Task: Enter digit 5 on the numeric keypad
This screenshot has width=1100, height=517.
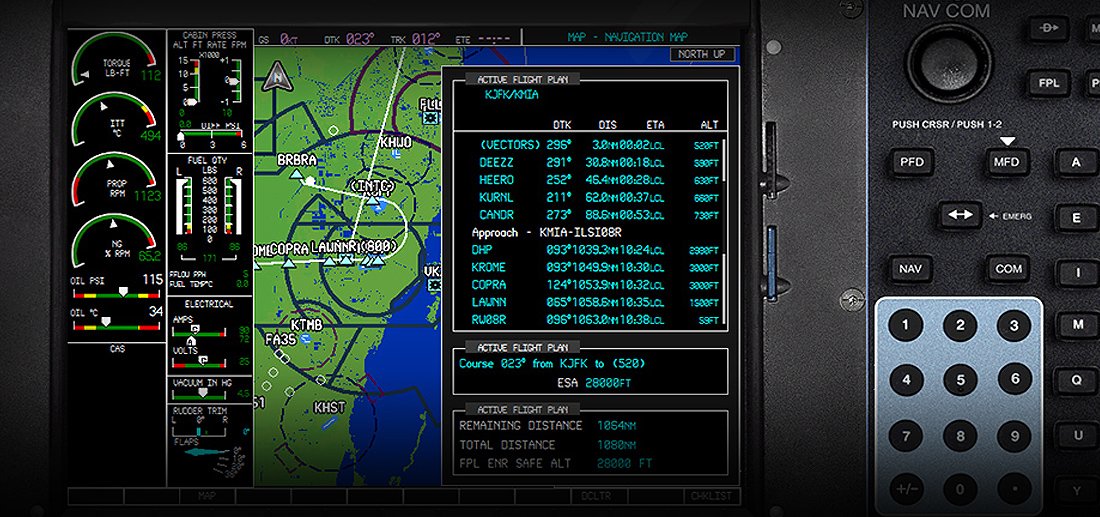Action: (960, 380)
